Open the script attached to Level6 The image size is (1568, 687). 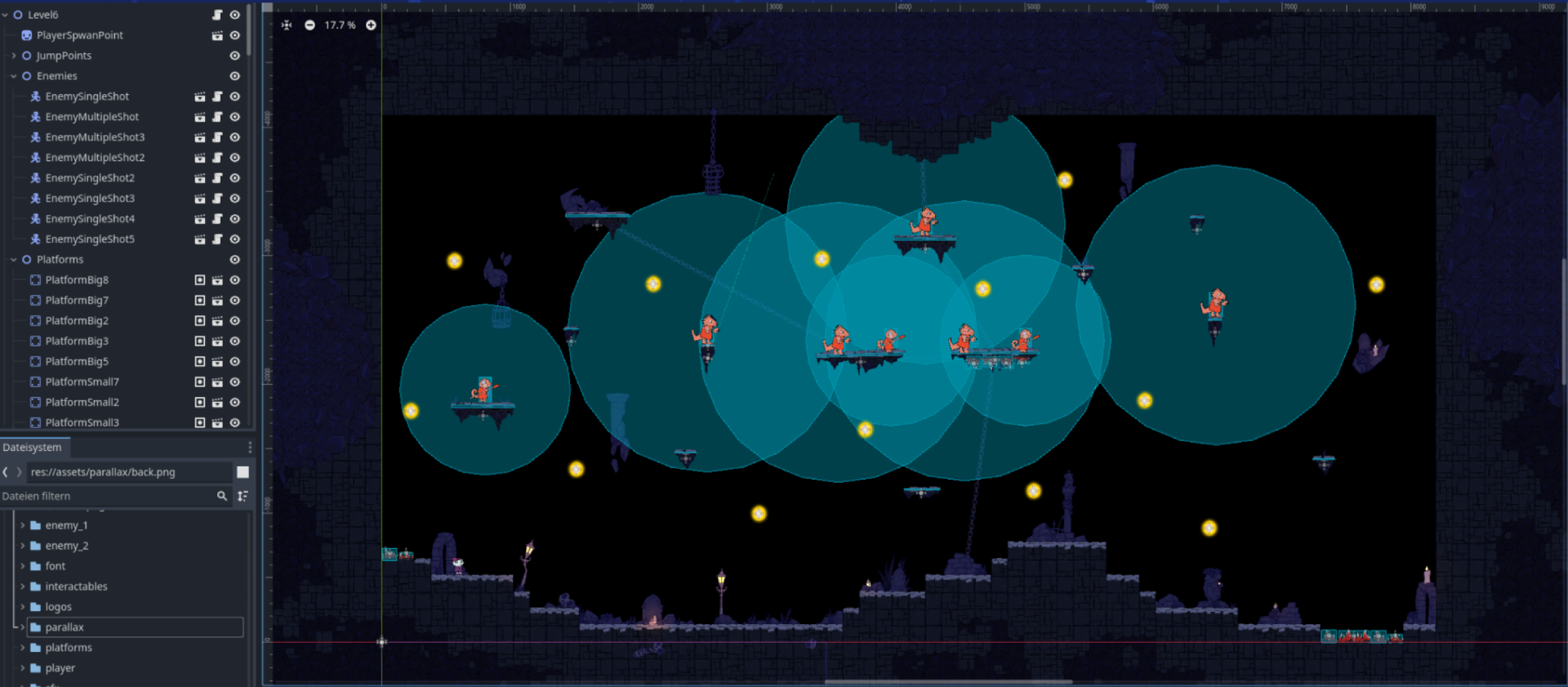[216, 14]
